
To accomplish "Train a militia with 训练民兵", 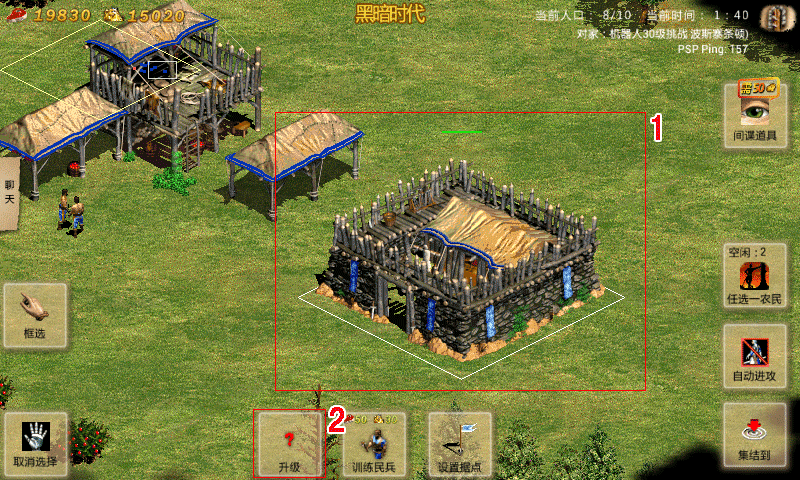I will click(x=374, y=443).
